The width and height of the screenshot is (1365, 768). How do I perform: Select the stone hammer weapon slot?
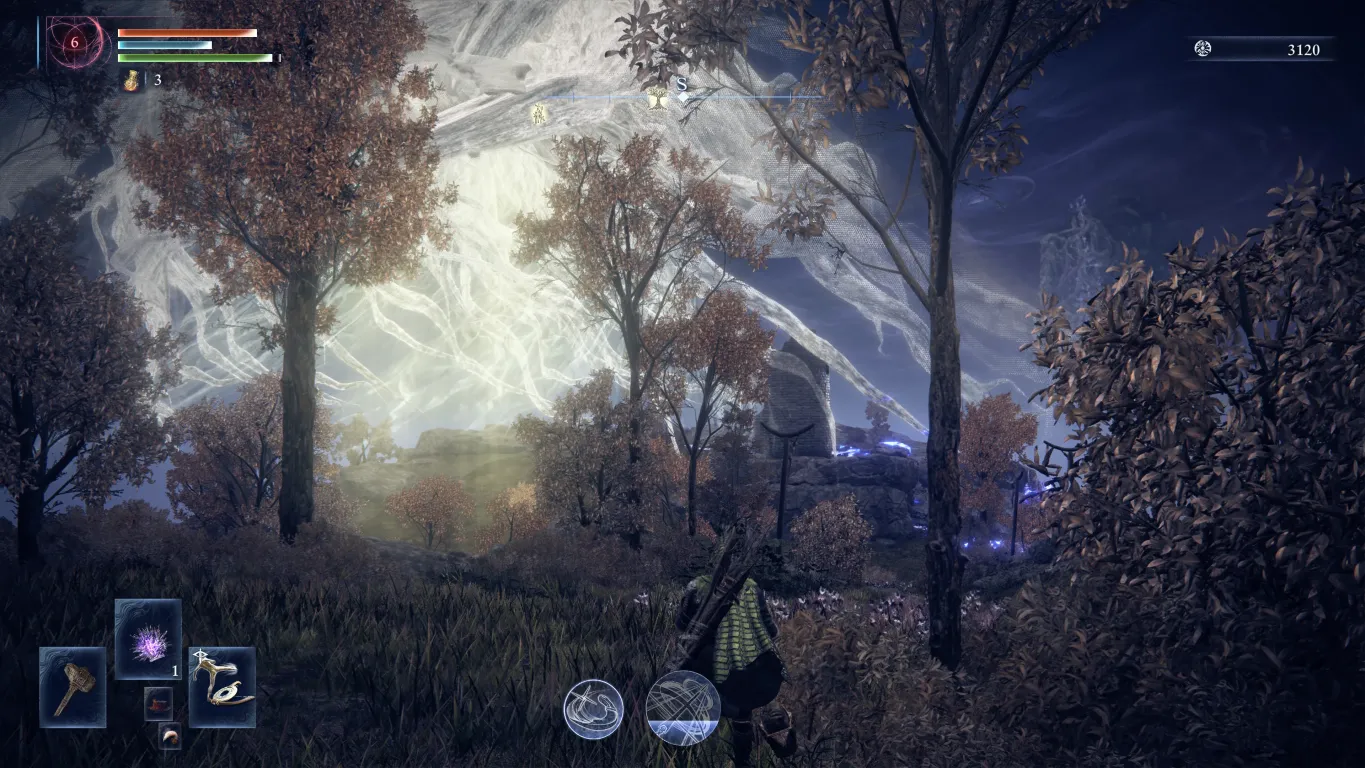coord(72,687)
